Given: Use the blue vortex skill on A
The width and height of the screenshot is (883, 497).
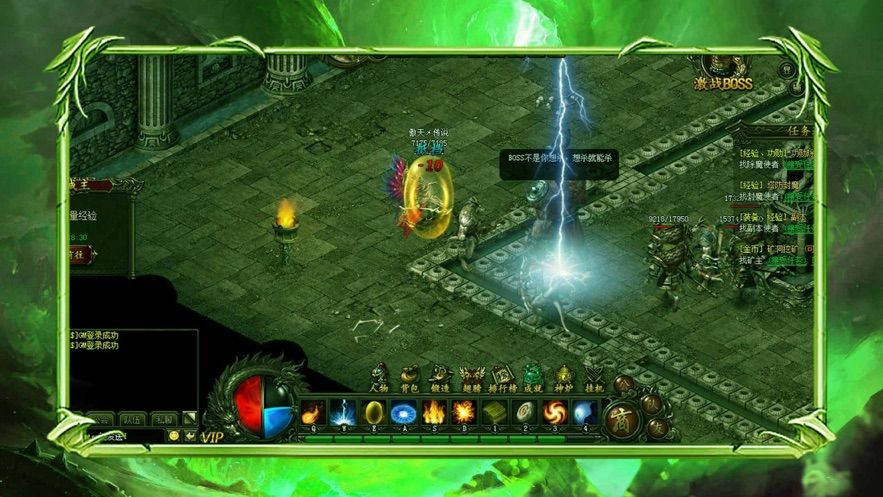Looking at the screenshot, I should (404, 412).
